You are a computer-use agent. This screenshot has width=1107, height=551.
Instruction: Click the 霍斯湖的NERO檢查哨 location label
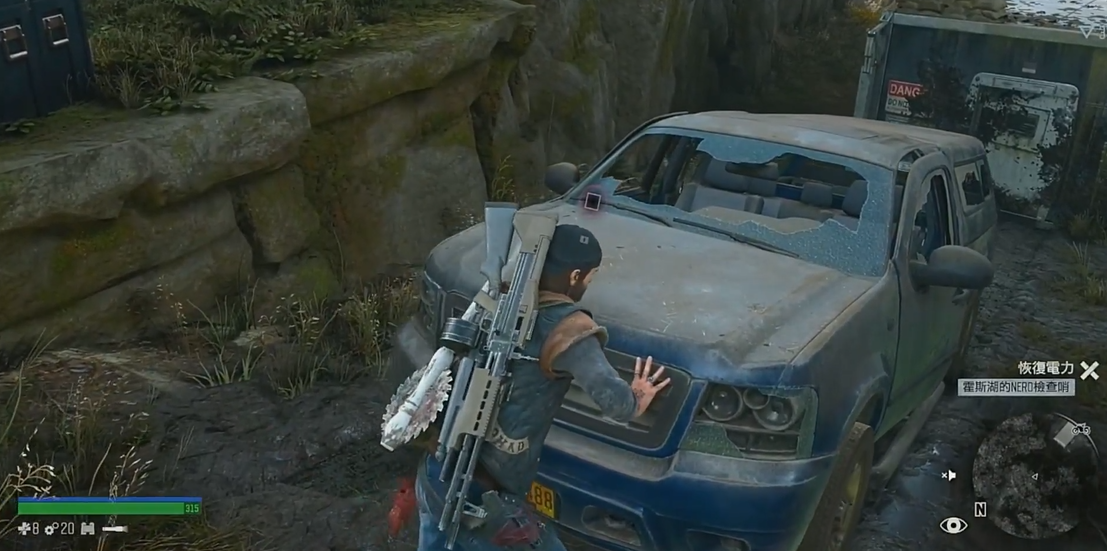pyautogui.click(x=1016, y=387)
